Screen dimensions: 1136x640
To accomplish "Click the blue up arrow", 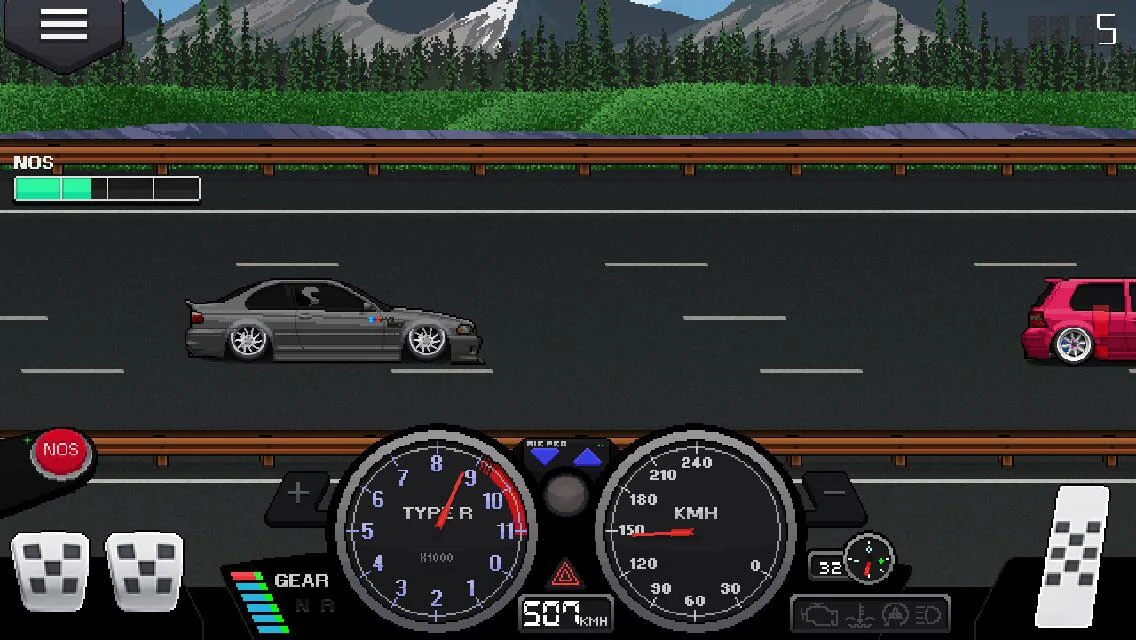I will click(x=588, y=457).
